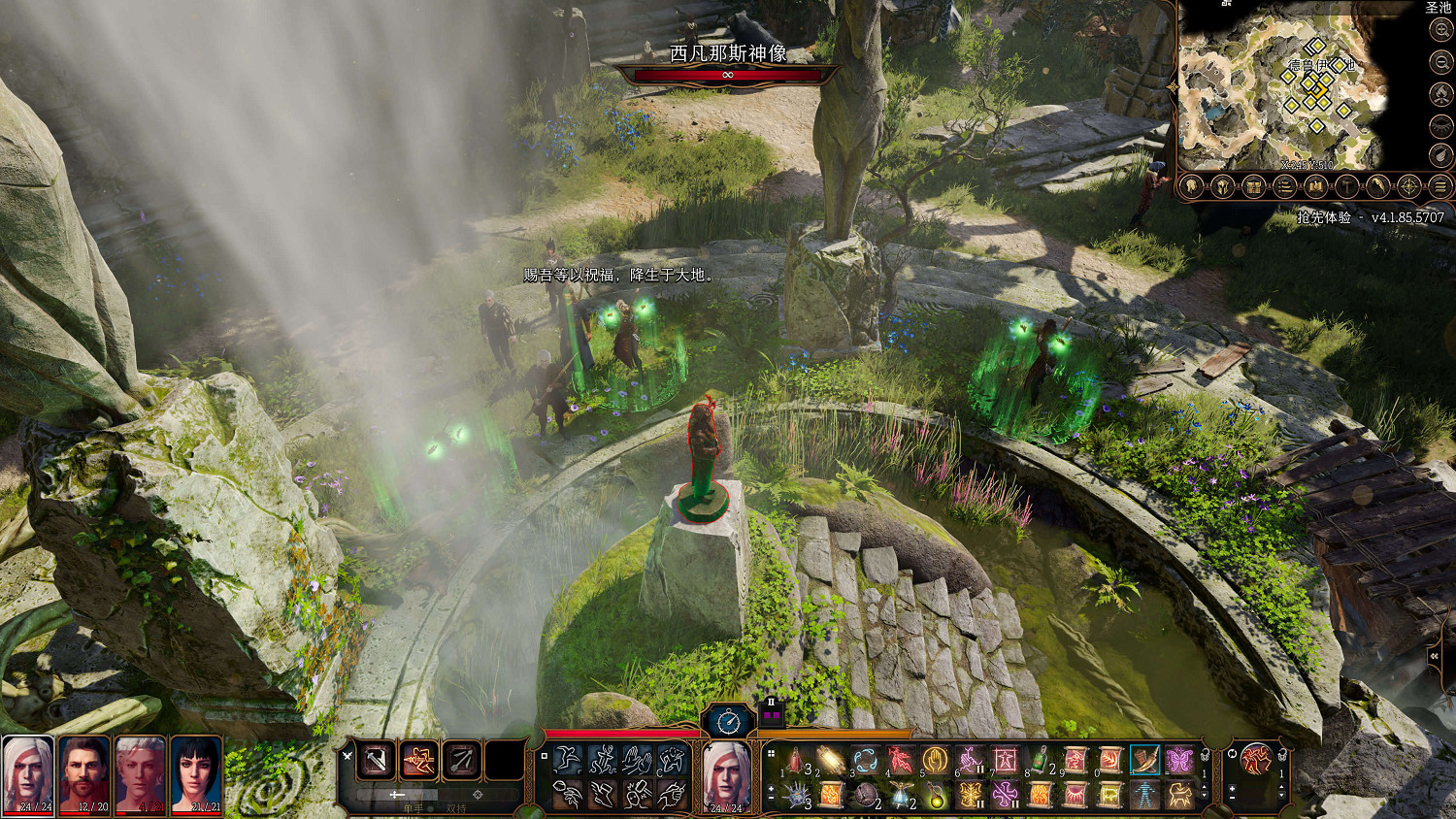Open the journal list icon
The image size is (1456, 819).
tap(1284, 186)
